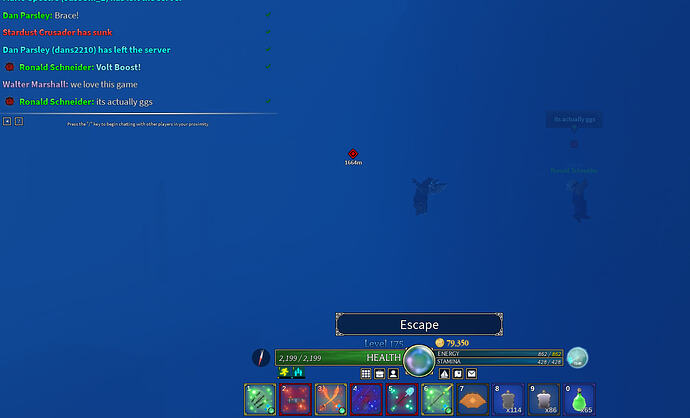
Task: Click the left arrow button below chat
Action: click(x=7, y=121)
